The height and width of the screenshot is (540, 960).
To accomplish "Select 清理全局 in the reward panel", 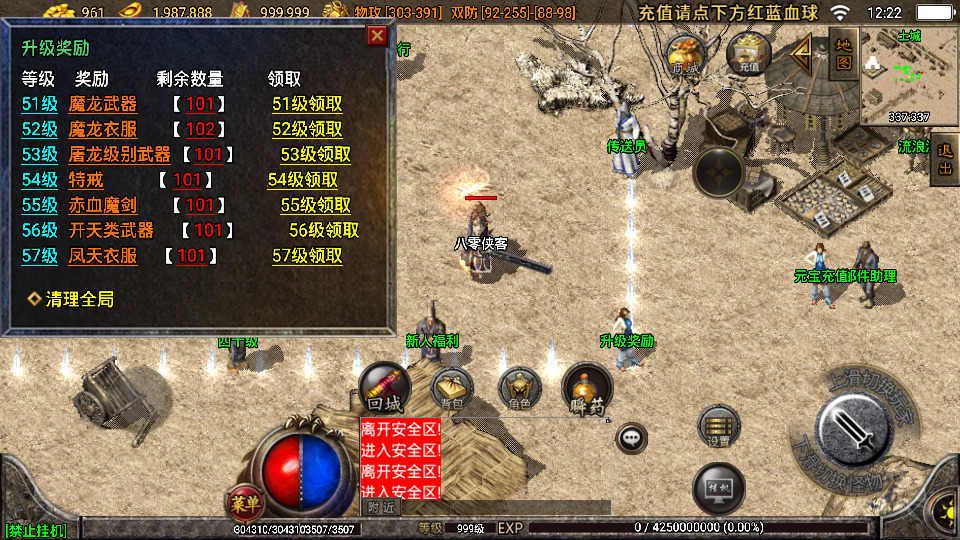I will tap(70, 299).
